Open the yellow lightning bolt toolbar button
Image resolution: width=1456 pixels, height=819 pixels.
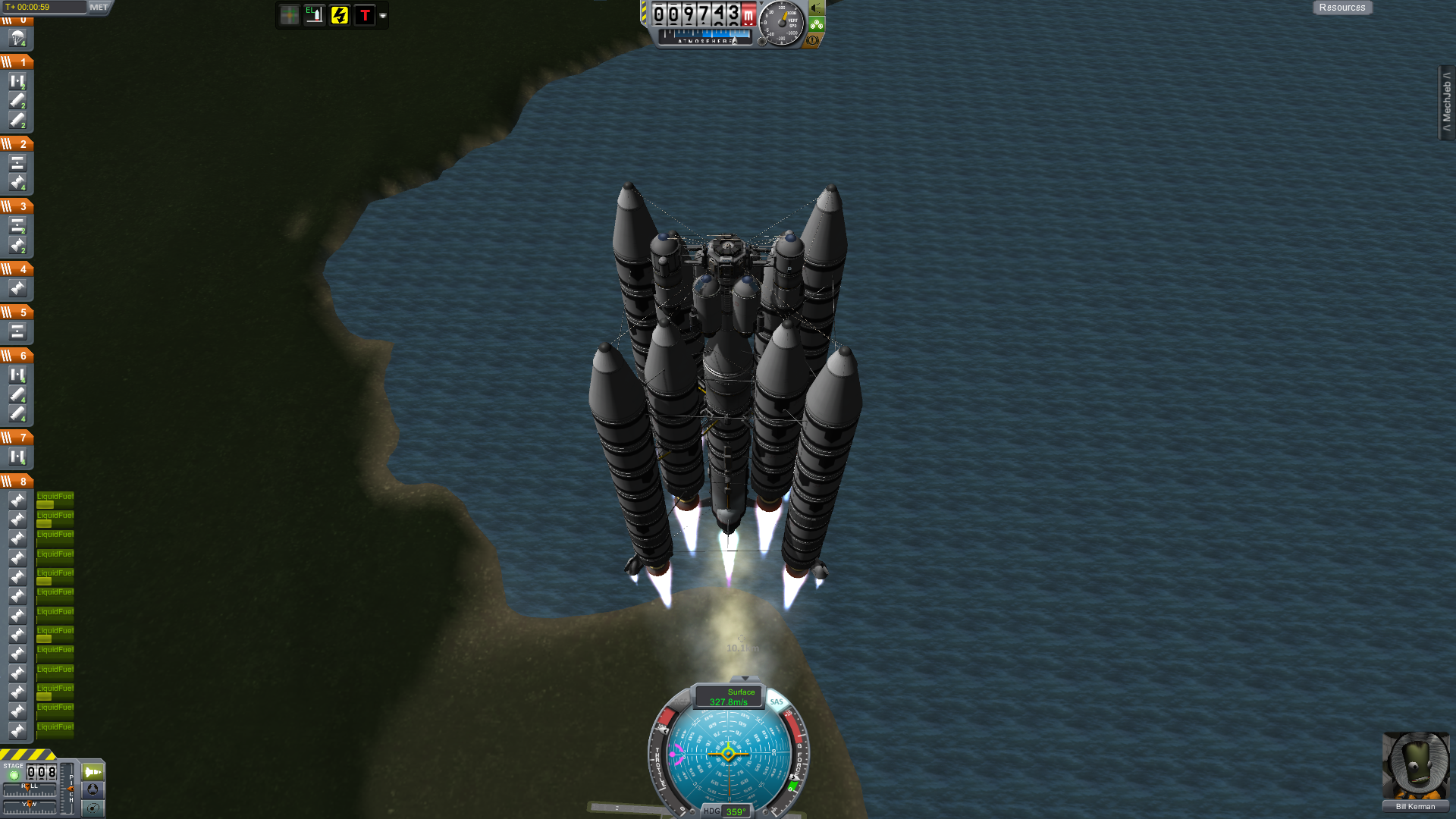point(340,15)
